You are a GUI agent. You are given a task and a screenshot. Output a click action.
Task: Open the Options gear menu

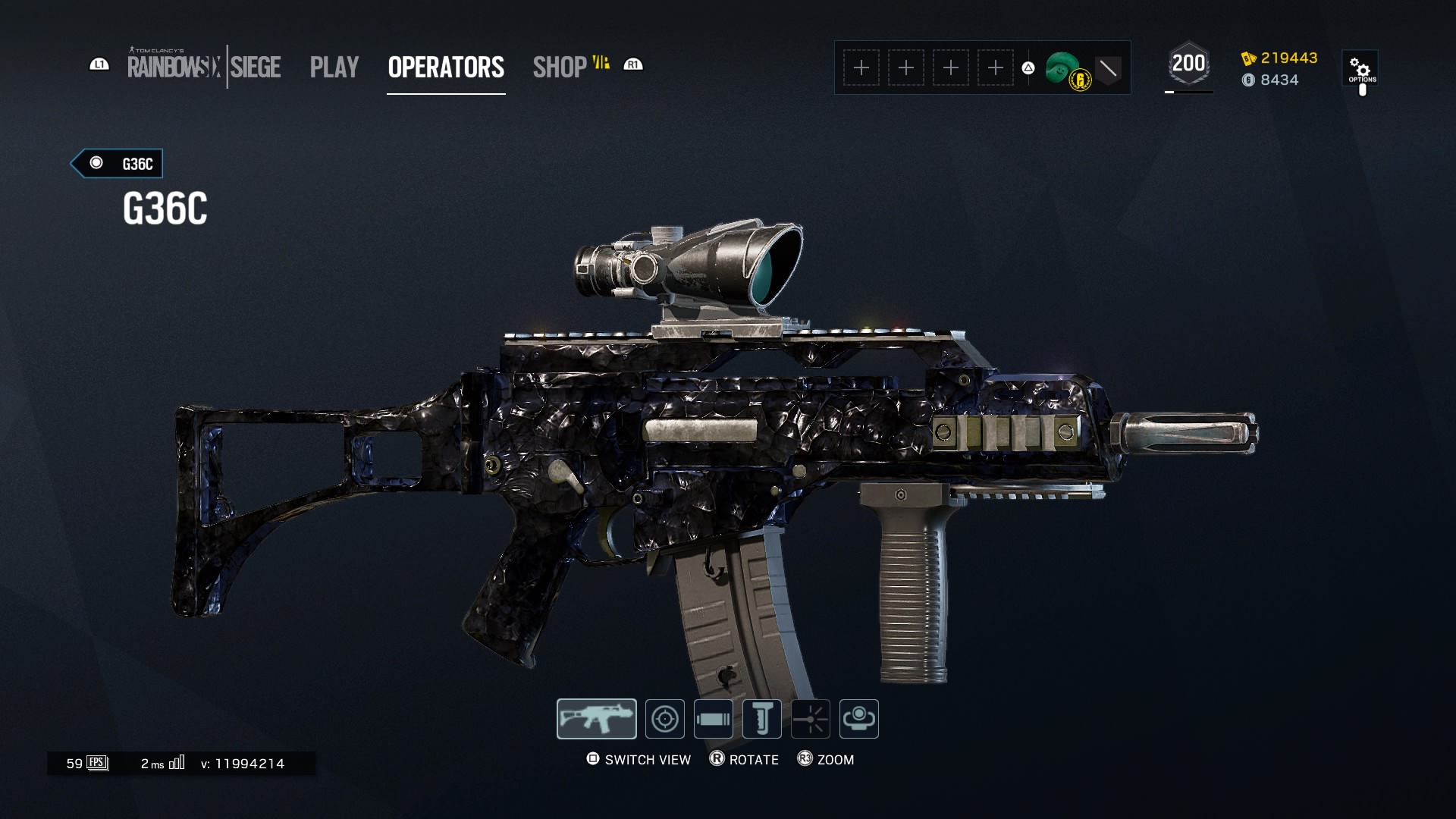coord(1361,69)
